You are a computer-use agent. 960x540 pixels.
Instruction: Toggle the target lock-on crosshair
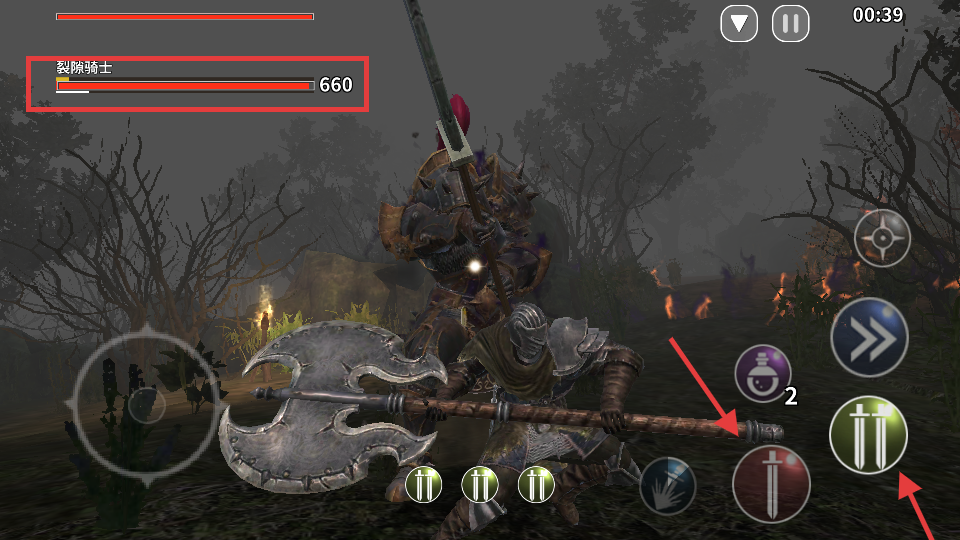coord(882,238)
